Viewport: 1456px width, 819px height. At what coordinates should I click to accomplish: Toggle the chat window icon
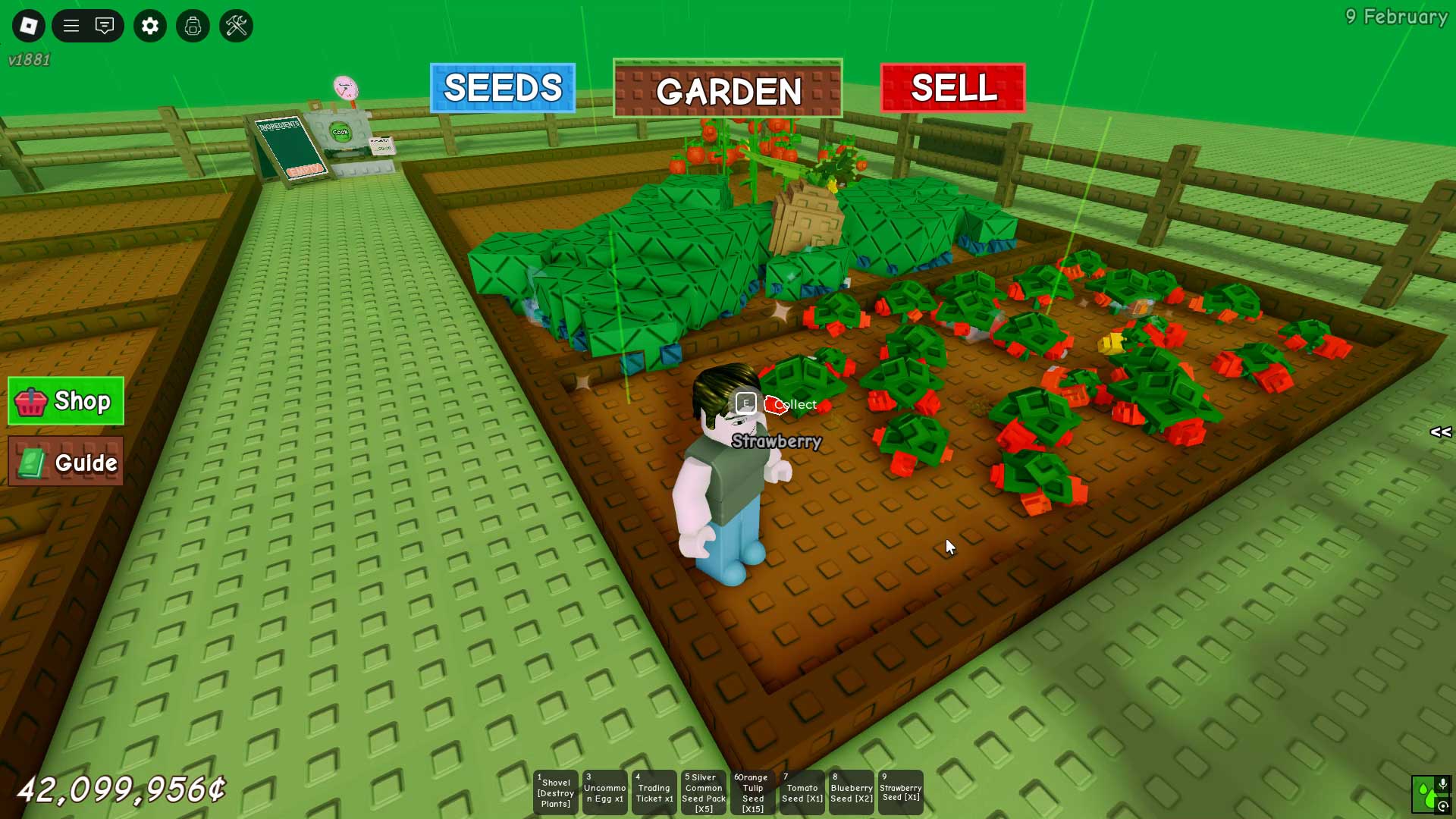(x=105, y=26)
